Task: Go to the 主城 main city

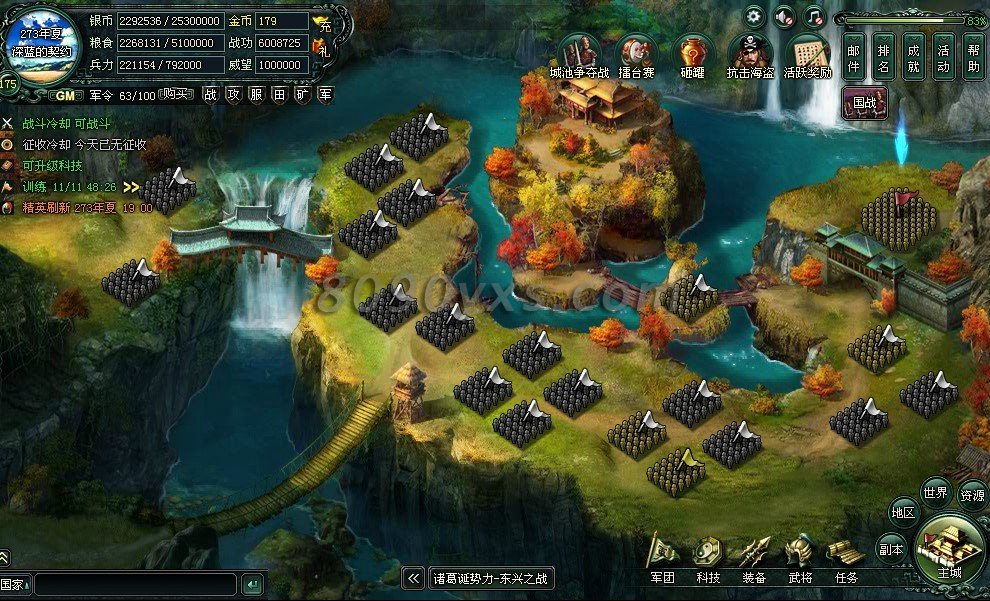Action: (x=949, y=547)
